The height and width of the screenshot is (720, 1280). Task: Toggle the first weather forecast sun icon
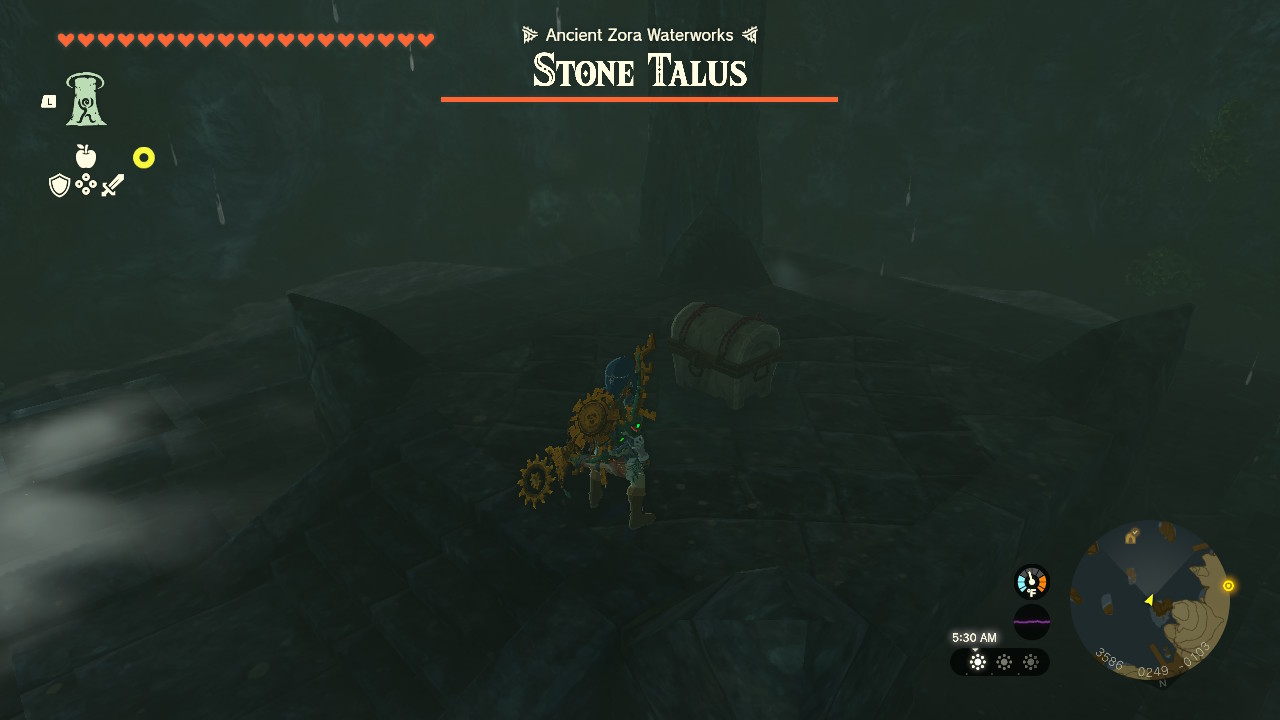coord(976,662)
